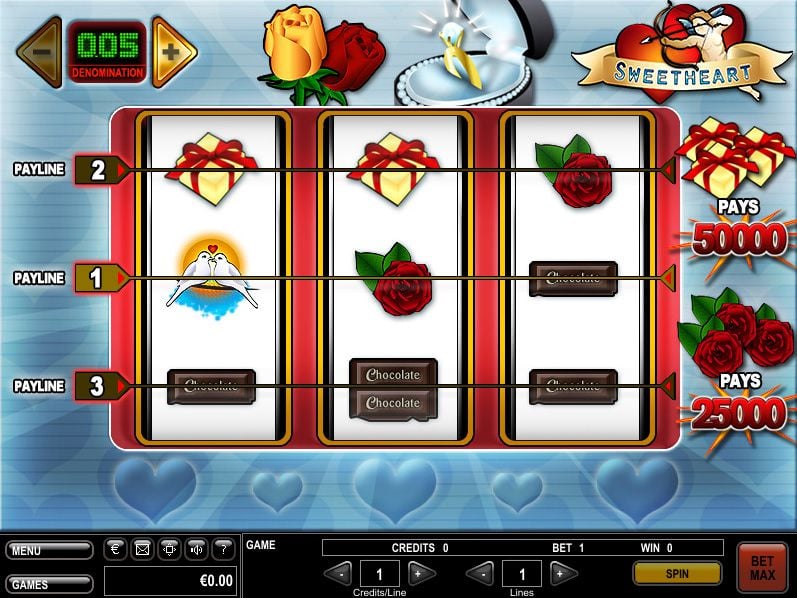Spin the reels with the SPIN button
This screenshot has width=797, height=598.
point(677,573)
